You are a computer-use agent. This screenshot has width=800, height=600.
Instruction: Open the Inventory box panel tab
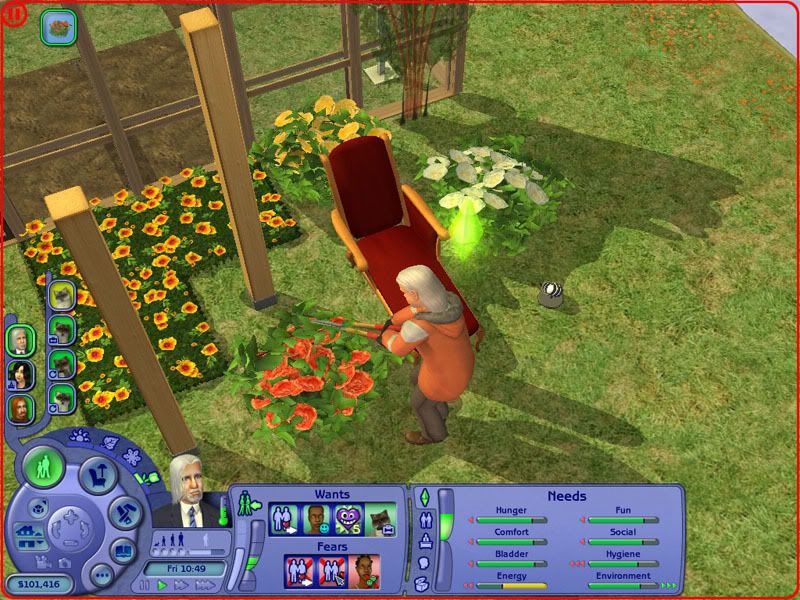click(423, 581)
